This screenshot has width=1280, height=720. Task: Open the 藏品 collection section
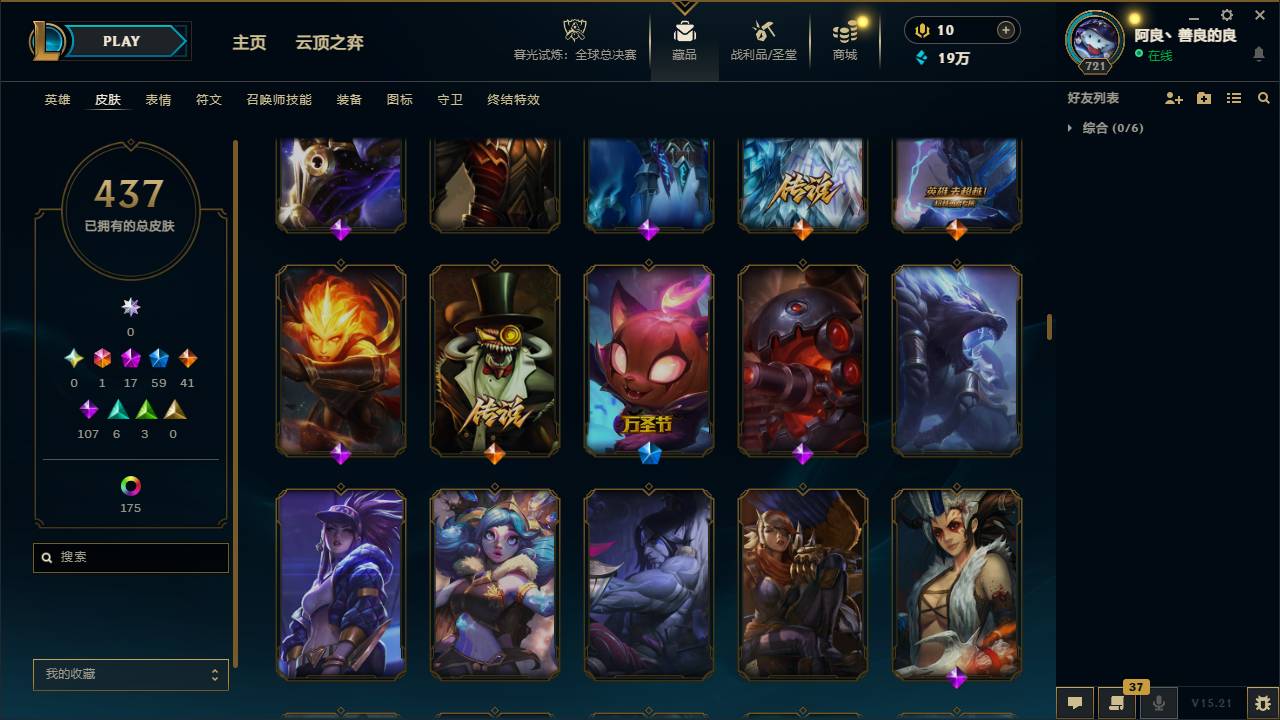684,41
